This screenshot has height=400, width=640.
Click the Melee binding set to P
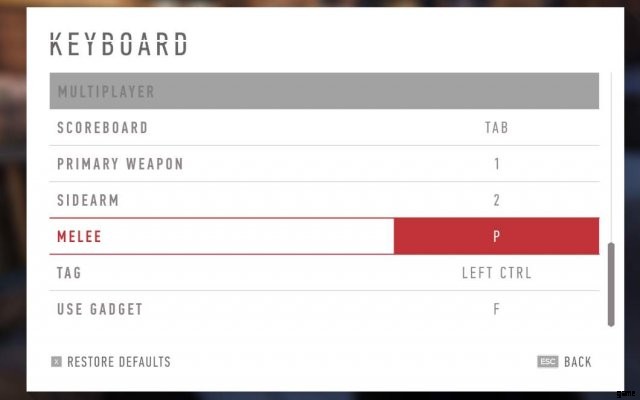pos(496,237)
